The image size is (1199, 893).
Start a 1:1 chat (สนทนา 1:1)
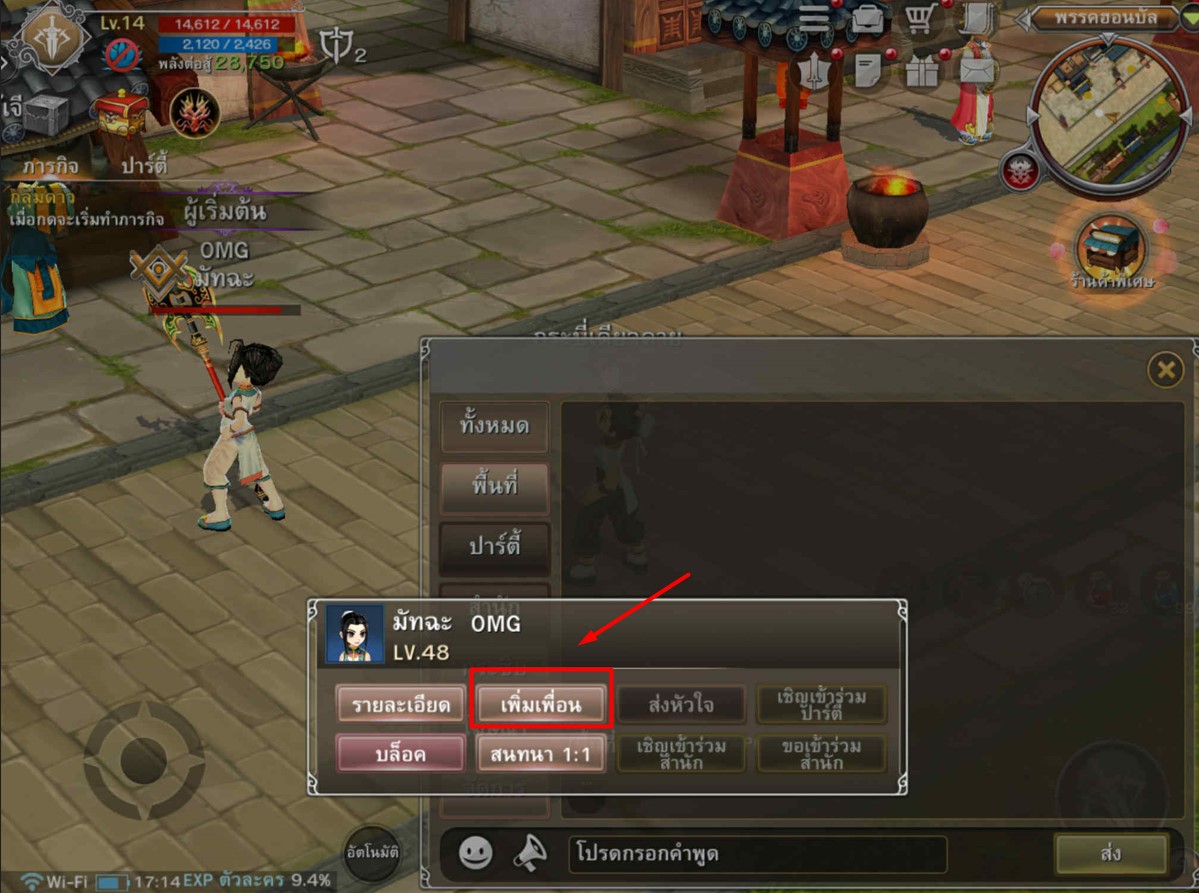tap(541, 754)
